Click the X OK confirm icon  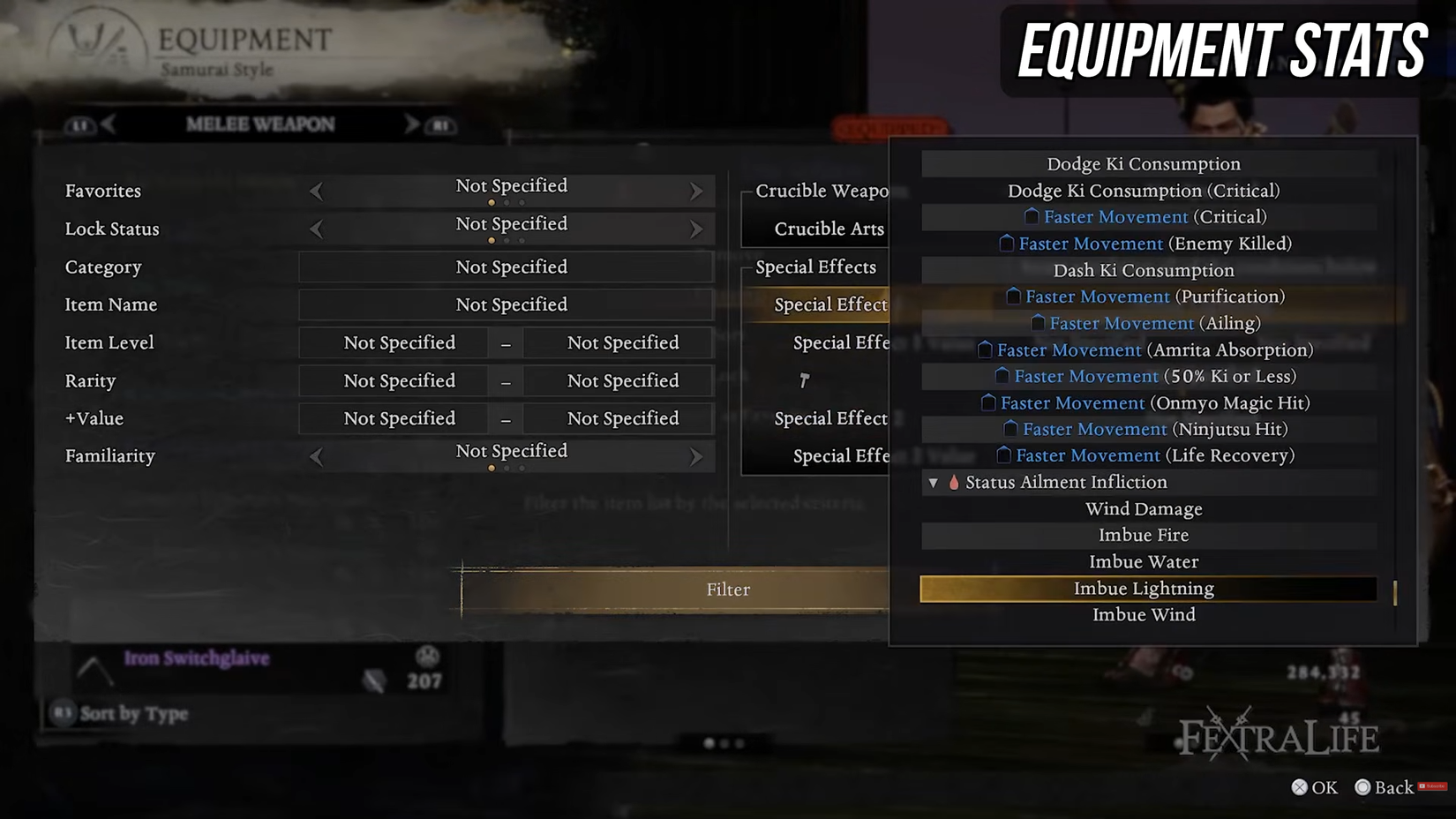[1299, 787]
